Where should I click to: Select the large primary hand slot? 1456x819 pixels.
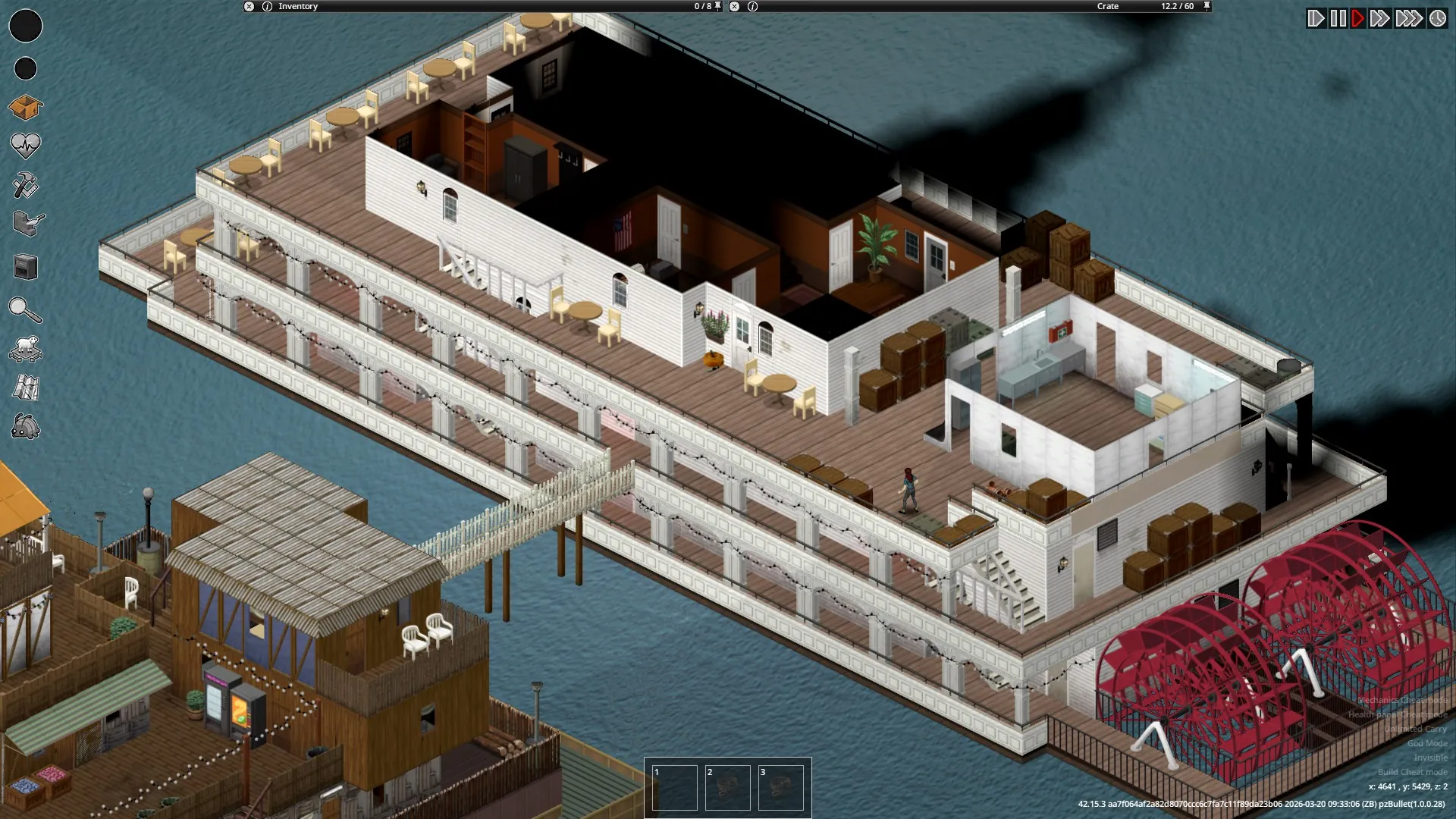(26, 26)
